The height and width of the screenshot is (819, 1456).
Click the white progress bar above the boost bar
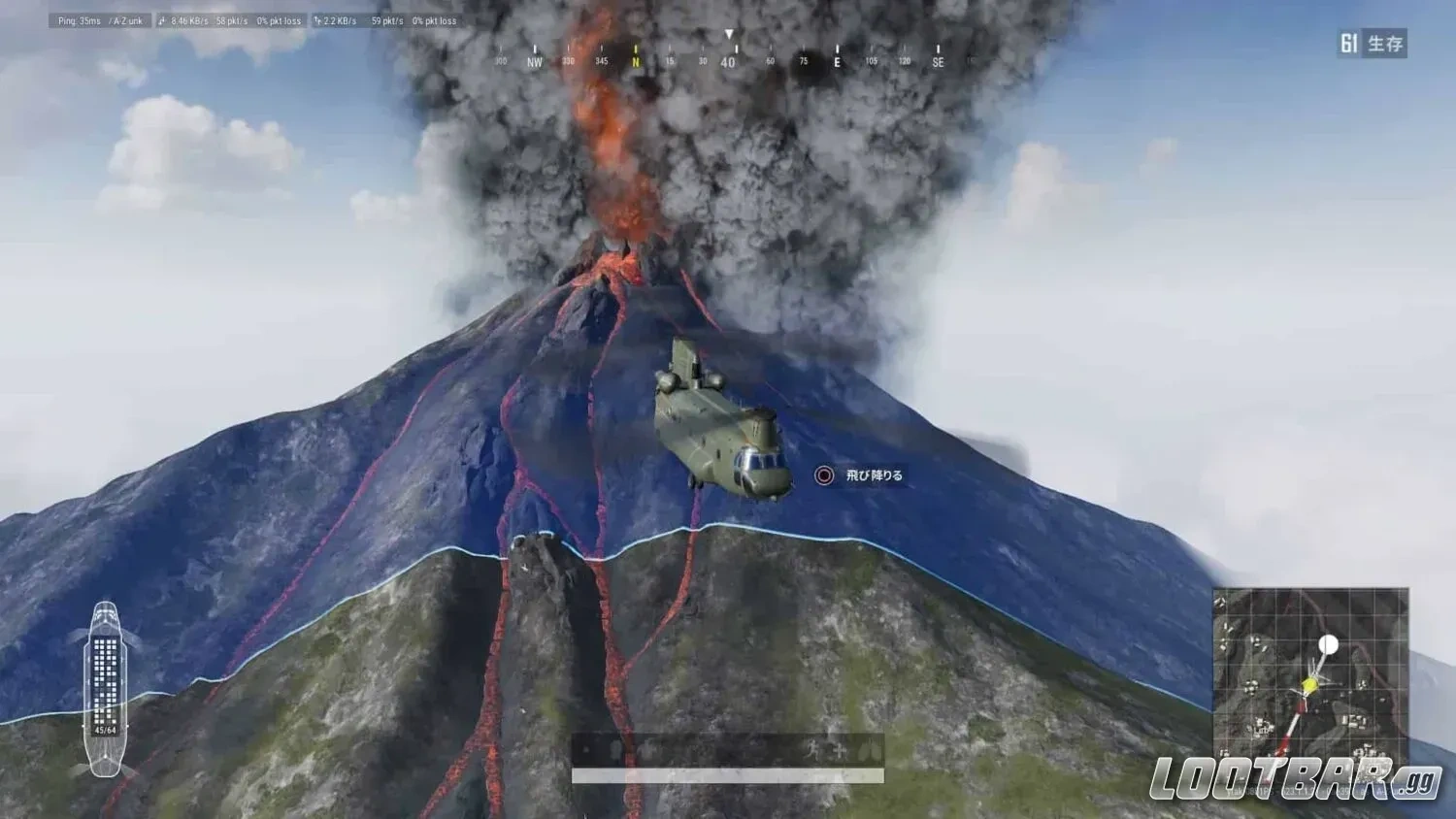(x=726, y=774)
